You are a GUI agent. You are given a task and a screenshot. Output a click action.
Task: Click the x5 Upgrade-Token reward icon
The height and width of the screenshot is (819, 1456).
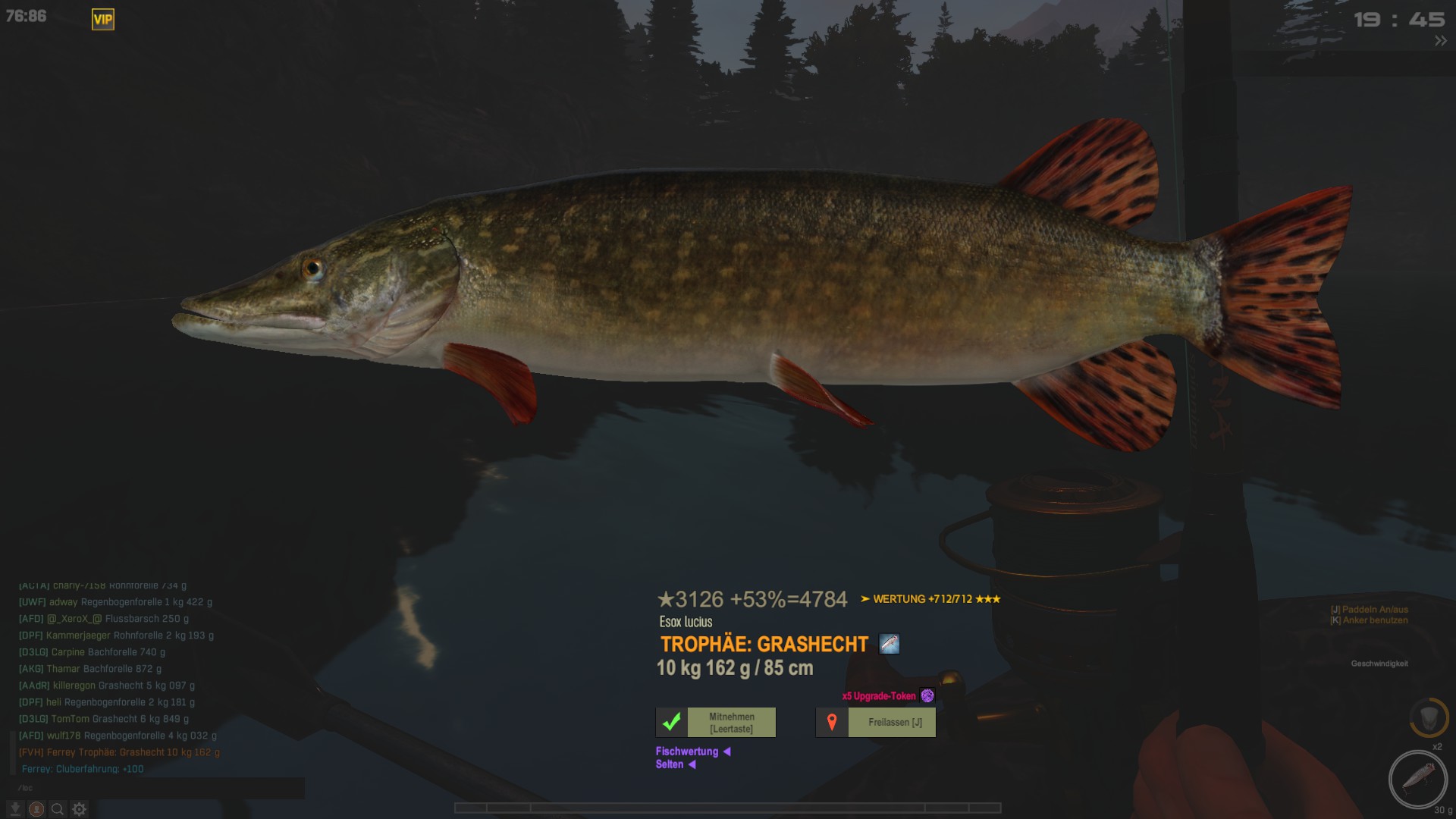click(927, 695)
